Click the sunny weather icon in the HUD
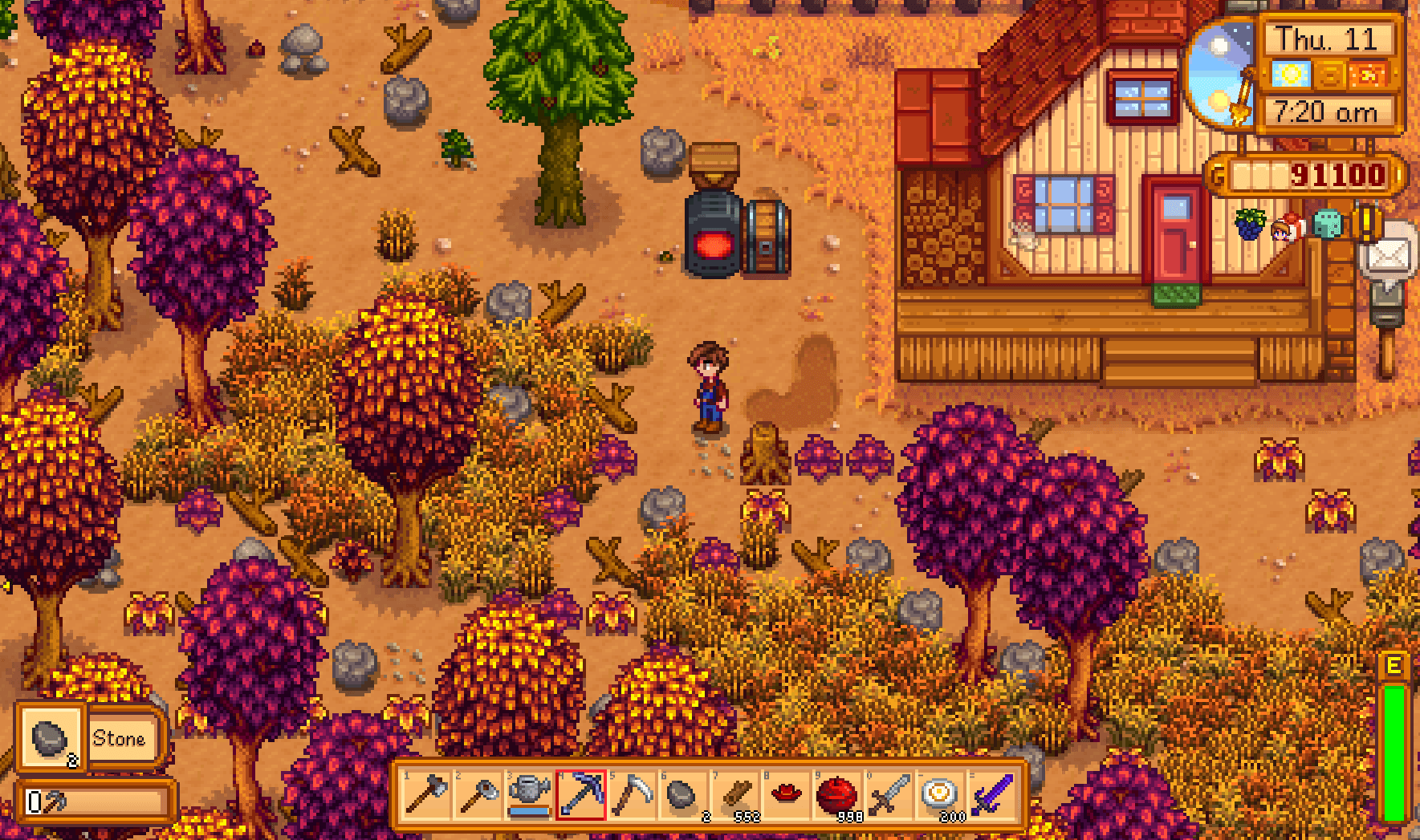1420x840 pixels. 1291,75
